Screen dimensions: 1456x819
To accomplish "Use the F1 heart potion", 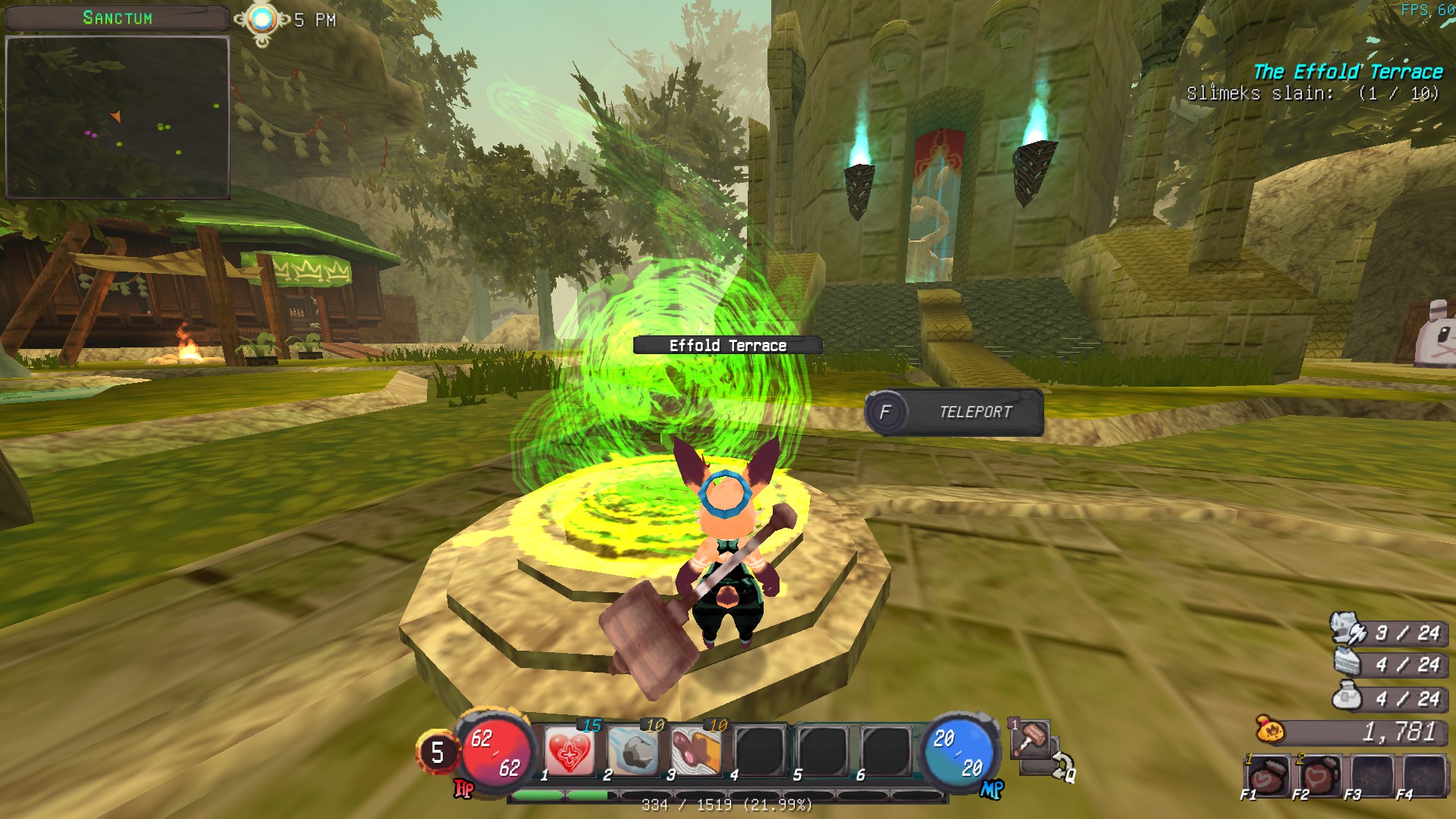I will (x=1266, y=776).
